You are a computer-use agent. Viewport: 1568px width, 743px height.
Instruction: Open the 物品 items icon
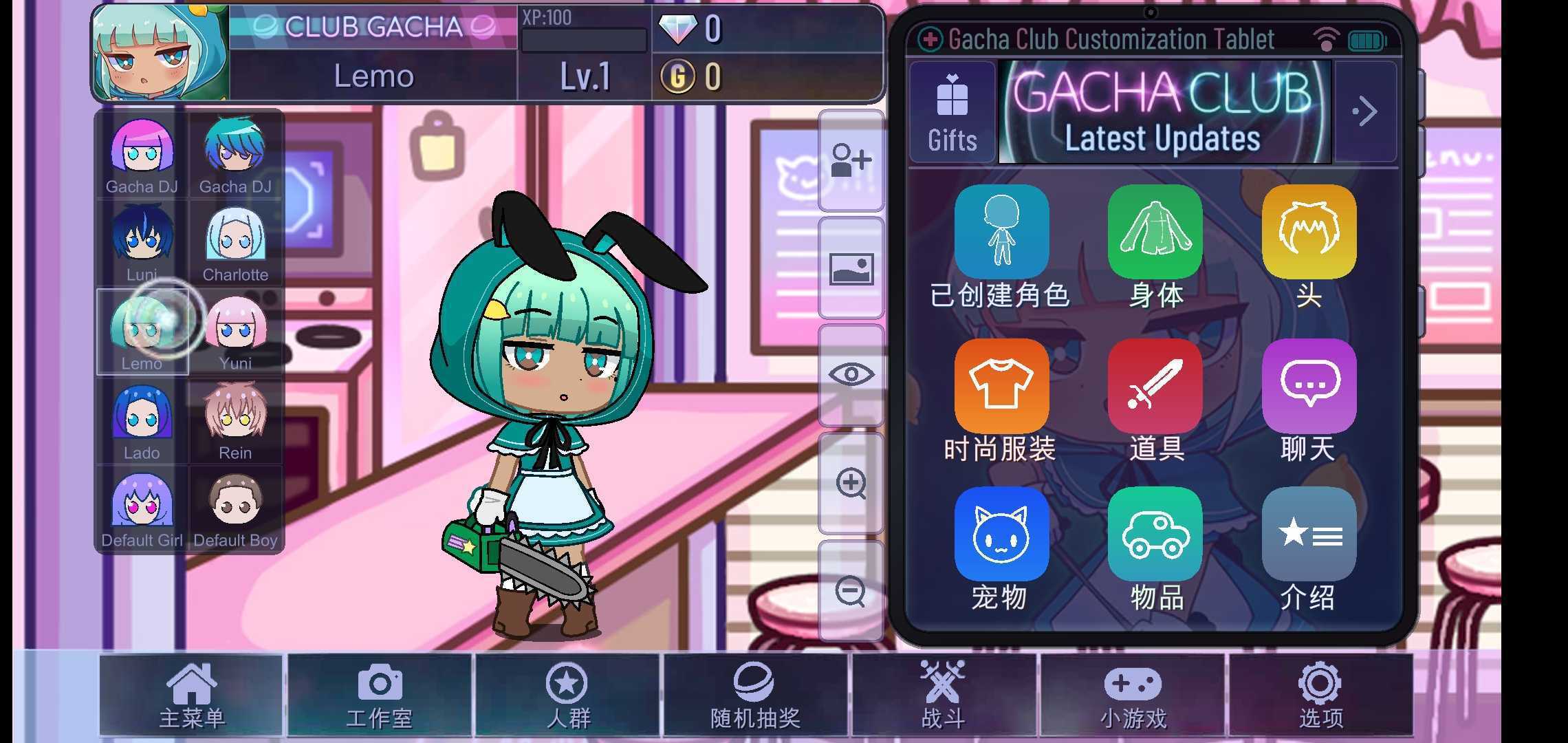point(1155,535)
